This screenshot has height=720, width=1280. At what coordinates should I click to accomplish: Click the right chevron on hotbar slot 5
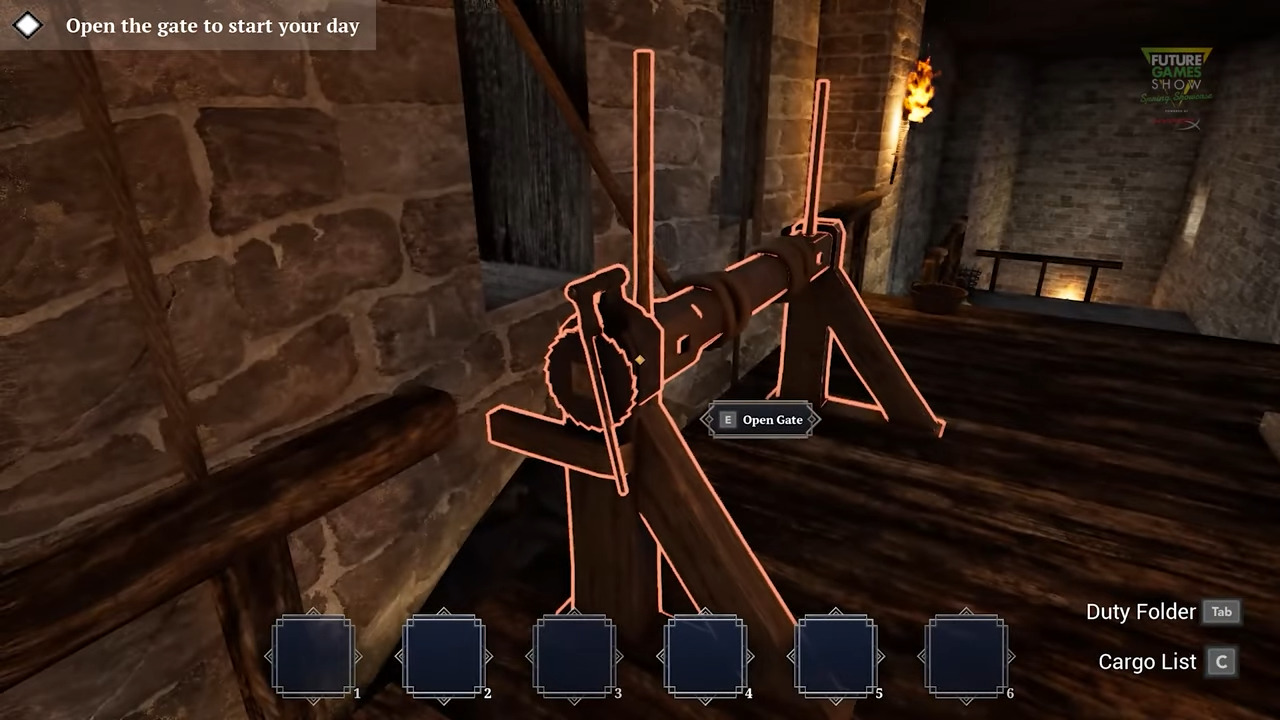point(880,657)
